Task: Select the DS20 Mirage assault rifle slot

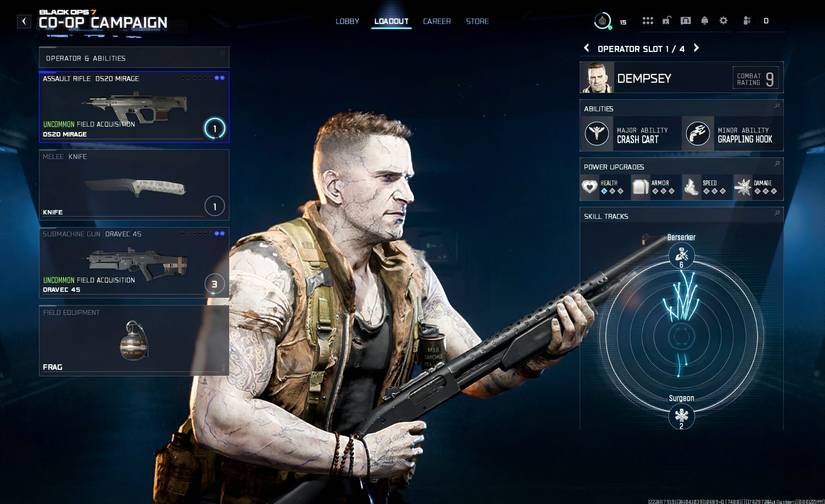Action: pos(134,106)
